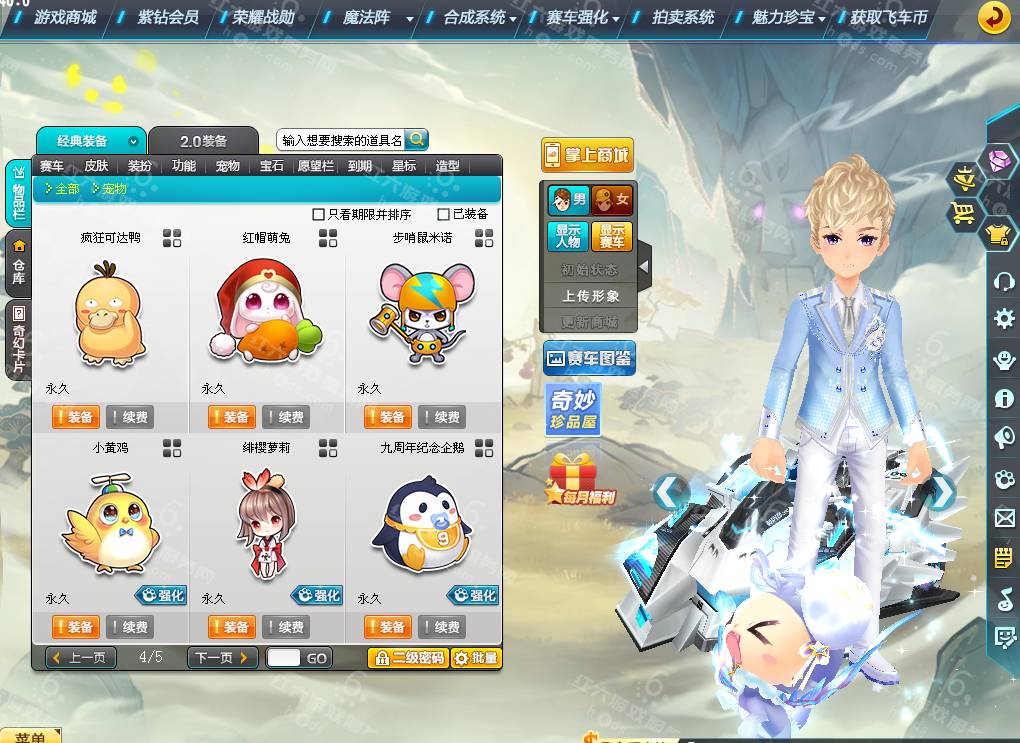Switch to the 2.0装备 tab
This screenshot has width=1020, height=743.
click(203, 141)
